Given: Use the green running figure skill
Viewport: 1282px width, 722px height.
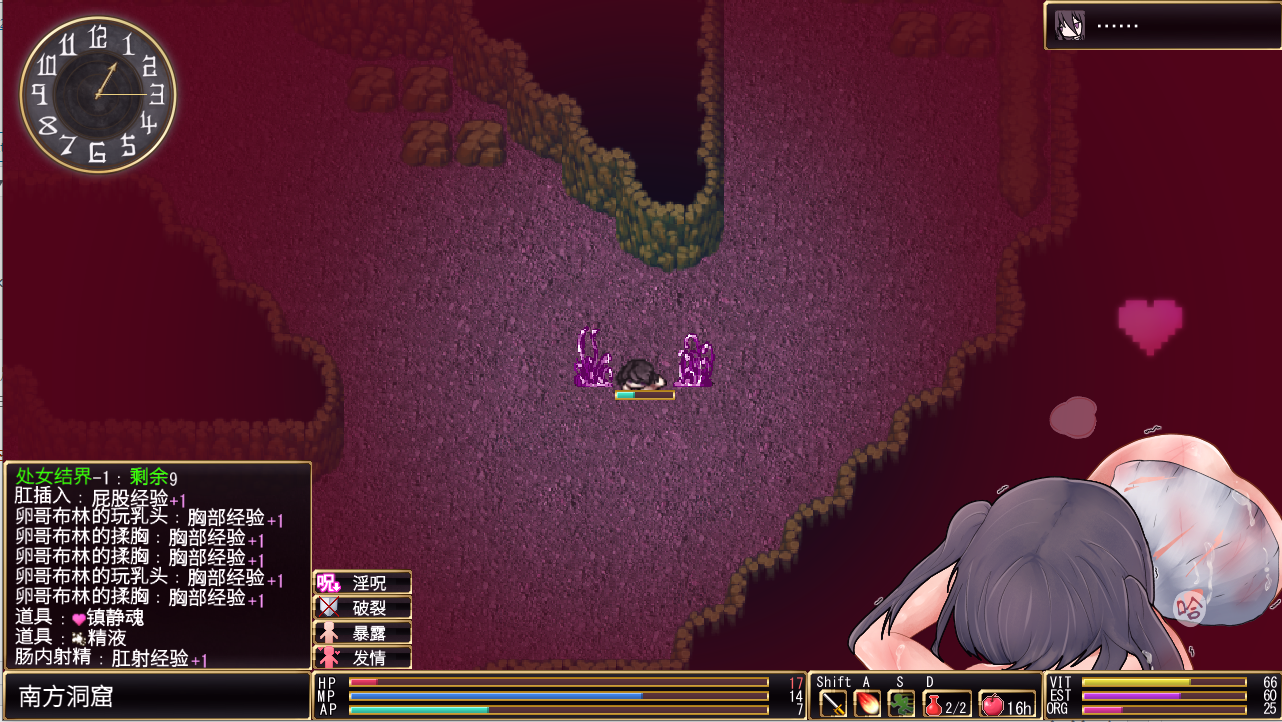Looking at the screenshot, I should tap(901, 704).
